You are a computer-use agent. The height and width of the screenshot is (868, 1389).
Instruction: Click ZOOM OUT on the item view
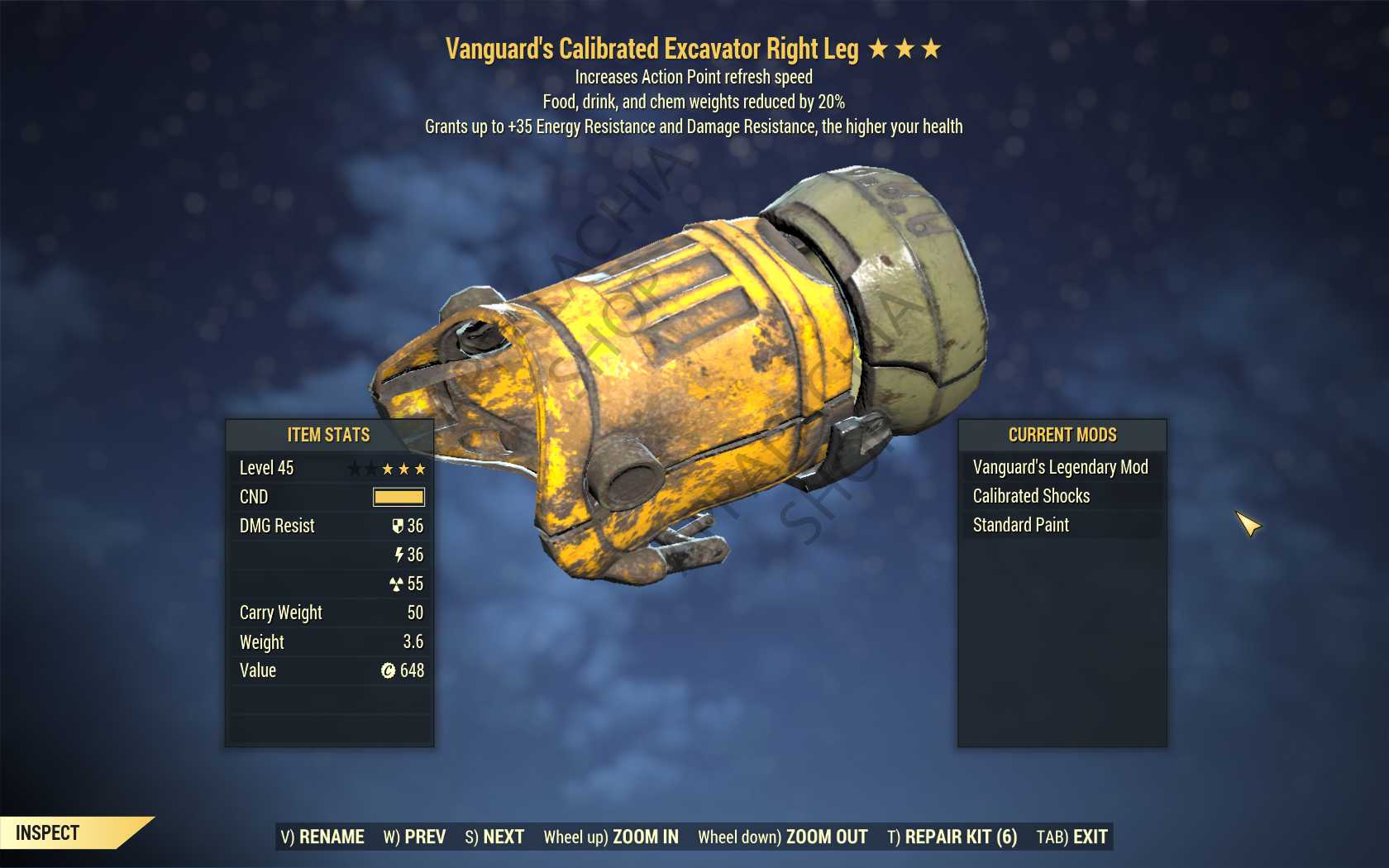tap(782, 837)
